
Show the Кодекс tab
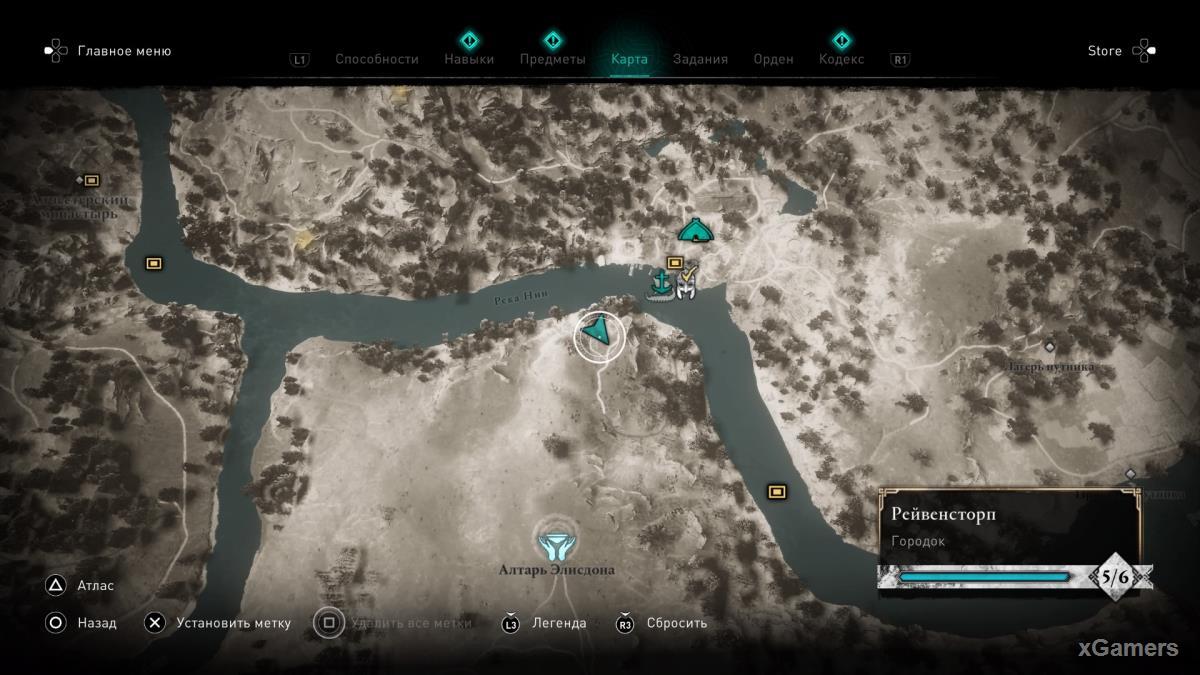click(841, 59)
